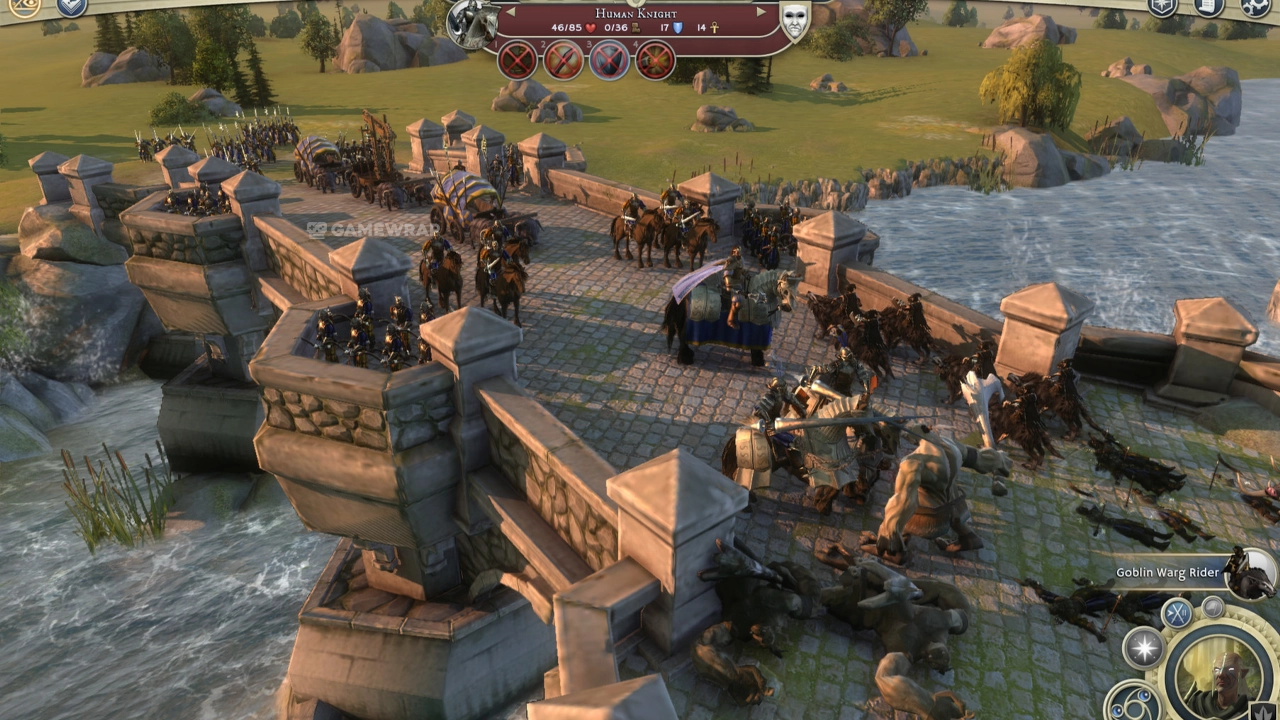
Task: Activate the fourth crossed-out ability slot
Action: (x=655, y=60)
